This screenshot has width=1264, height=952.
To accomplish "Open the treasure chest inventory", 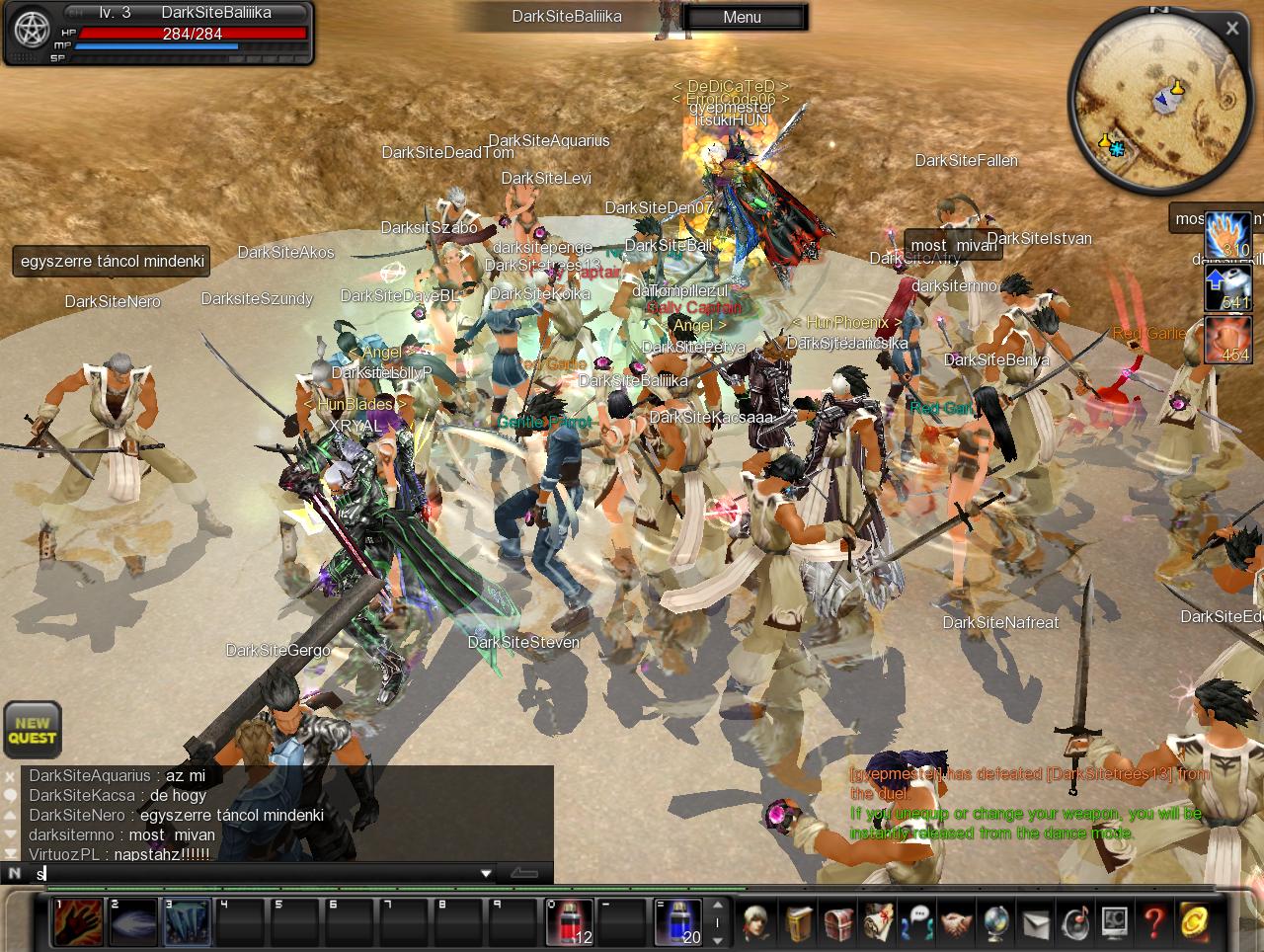I will coord(839,922).
